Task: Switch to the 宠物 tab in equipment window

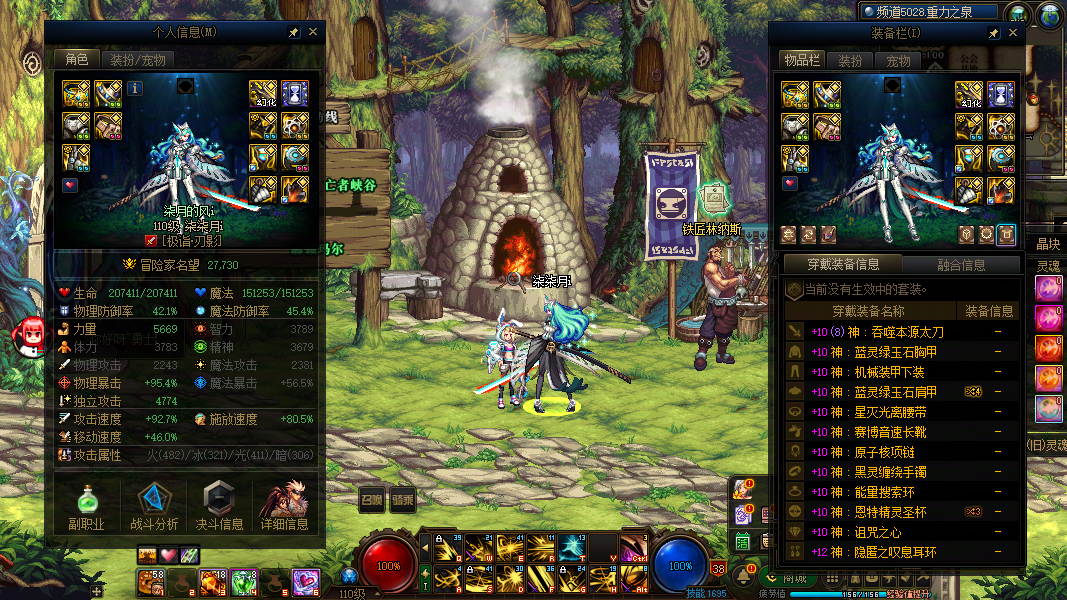Action: point(898,61)
